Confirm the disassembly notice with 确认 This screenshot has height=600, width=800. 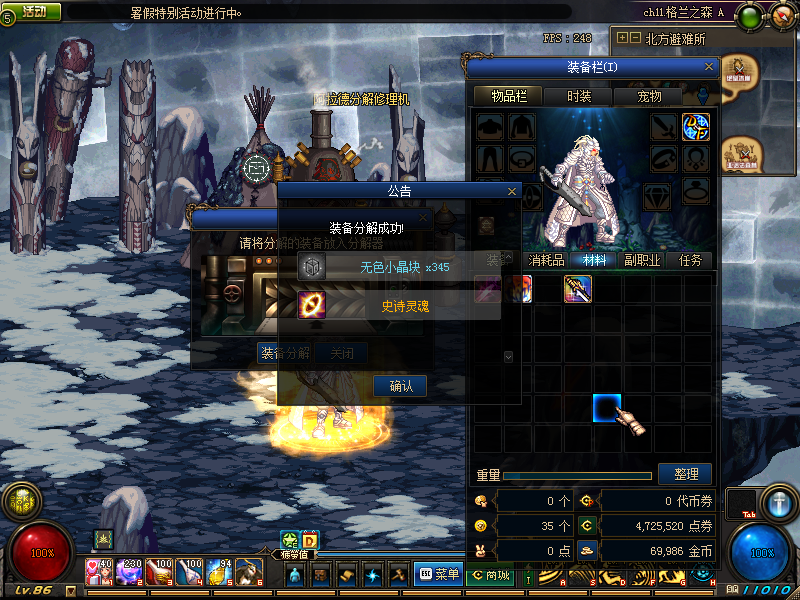[x=400, y=386]
